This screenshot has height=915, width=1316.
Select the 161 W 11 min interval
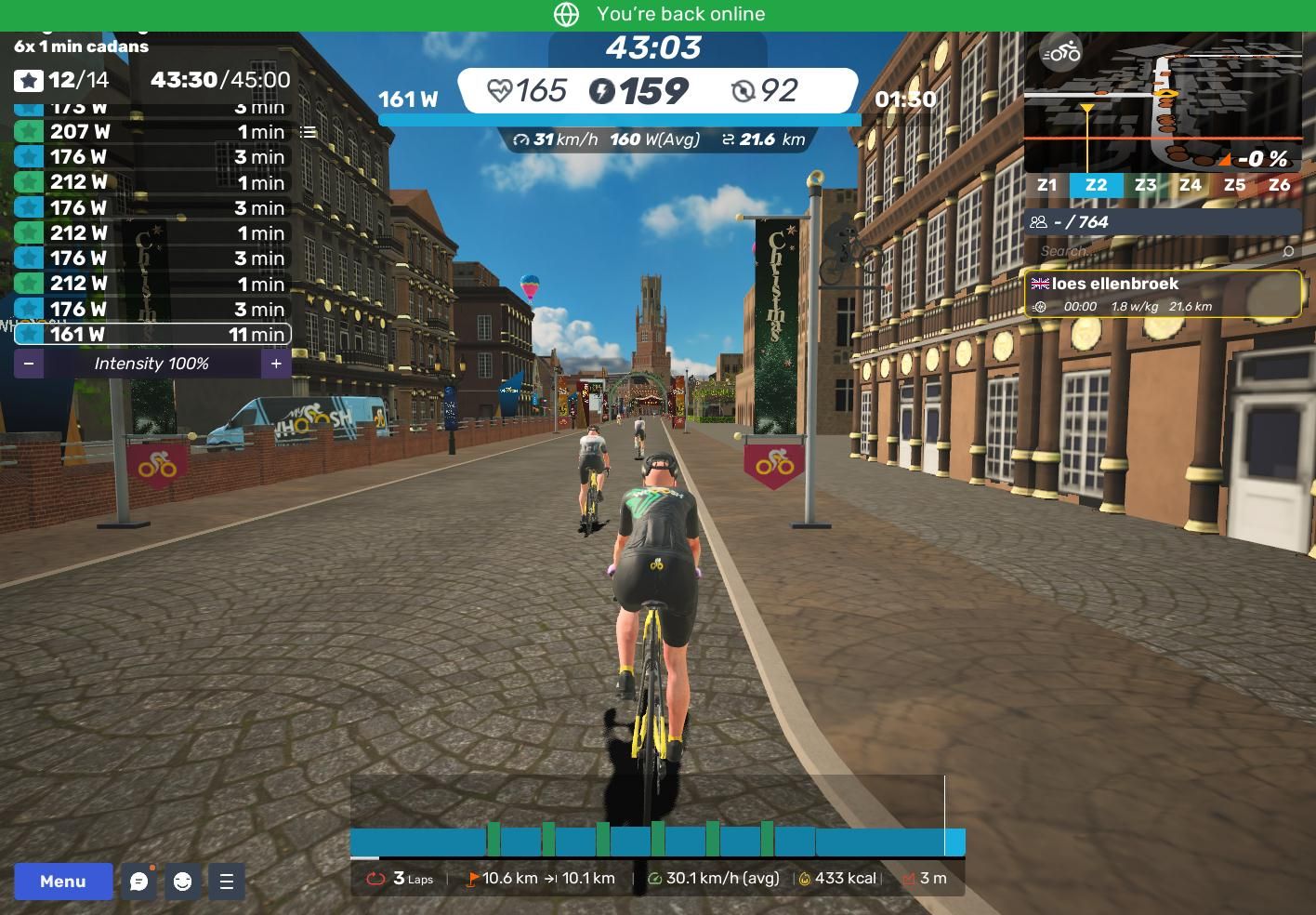[x=152, y=334]
